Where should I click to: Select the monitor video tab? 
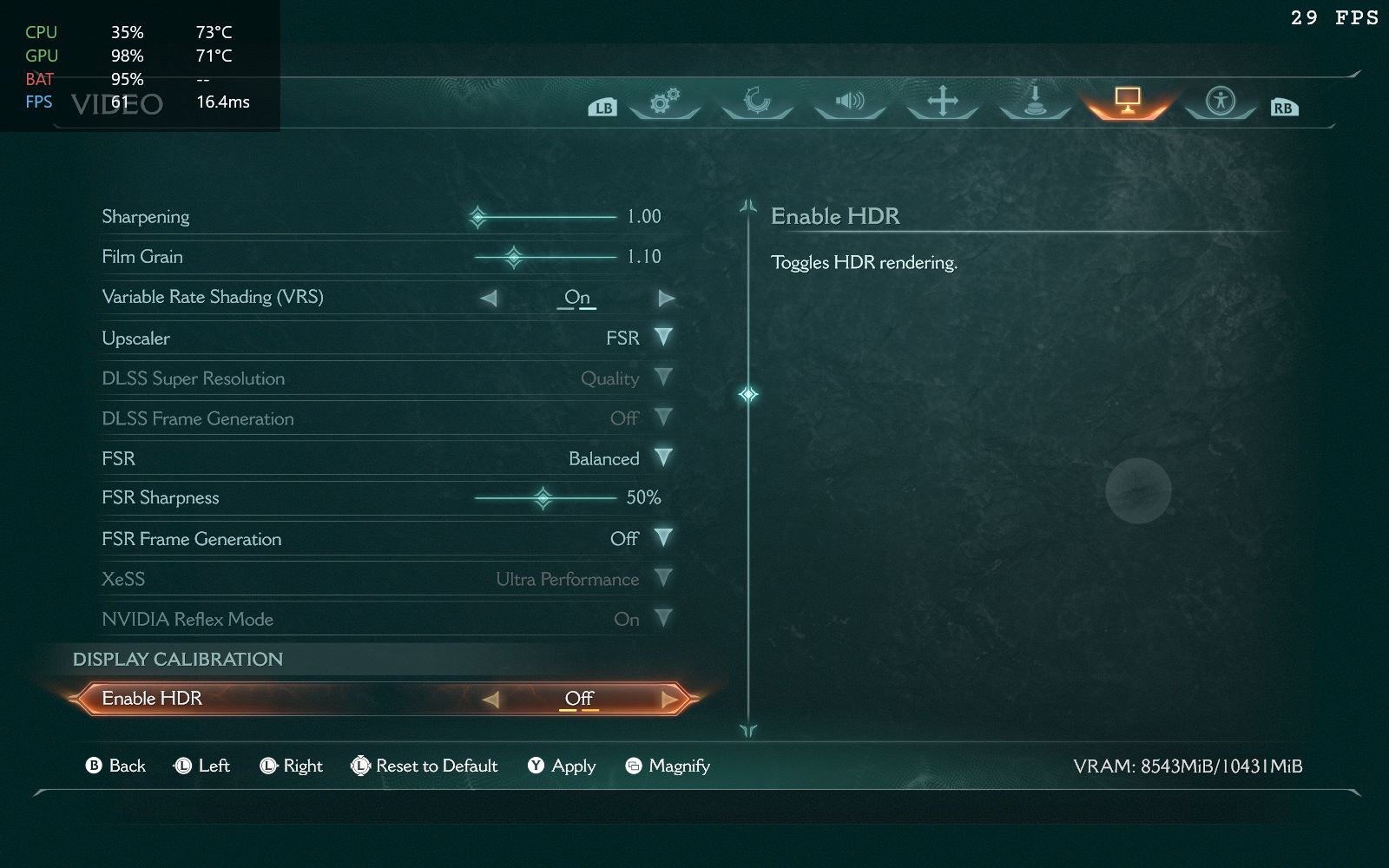click(1127, 101)
